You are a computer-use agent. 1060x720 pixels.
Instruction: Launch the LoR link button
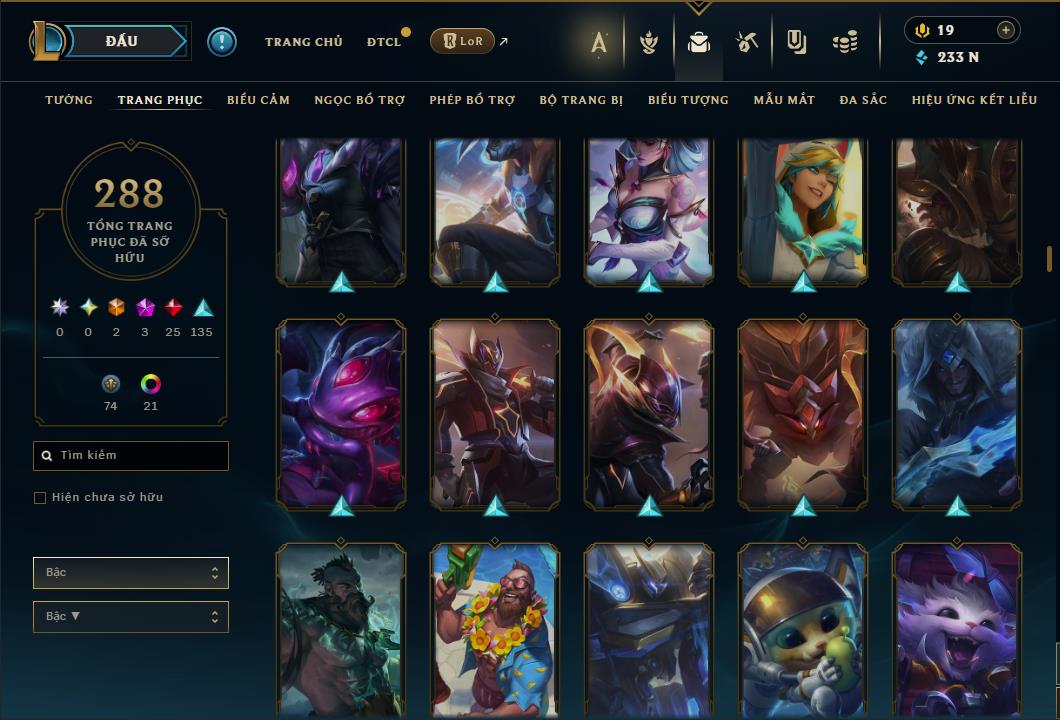(462, 41)
